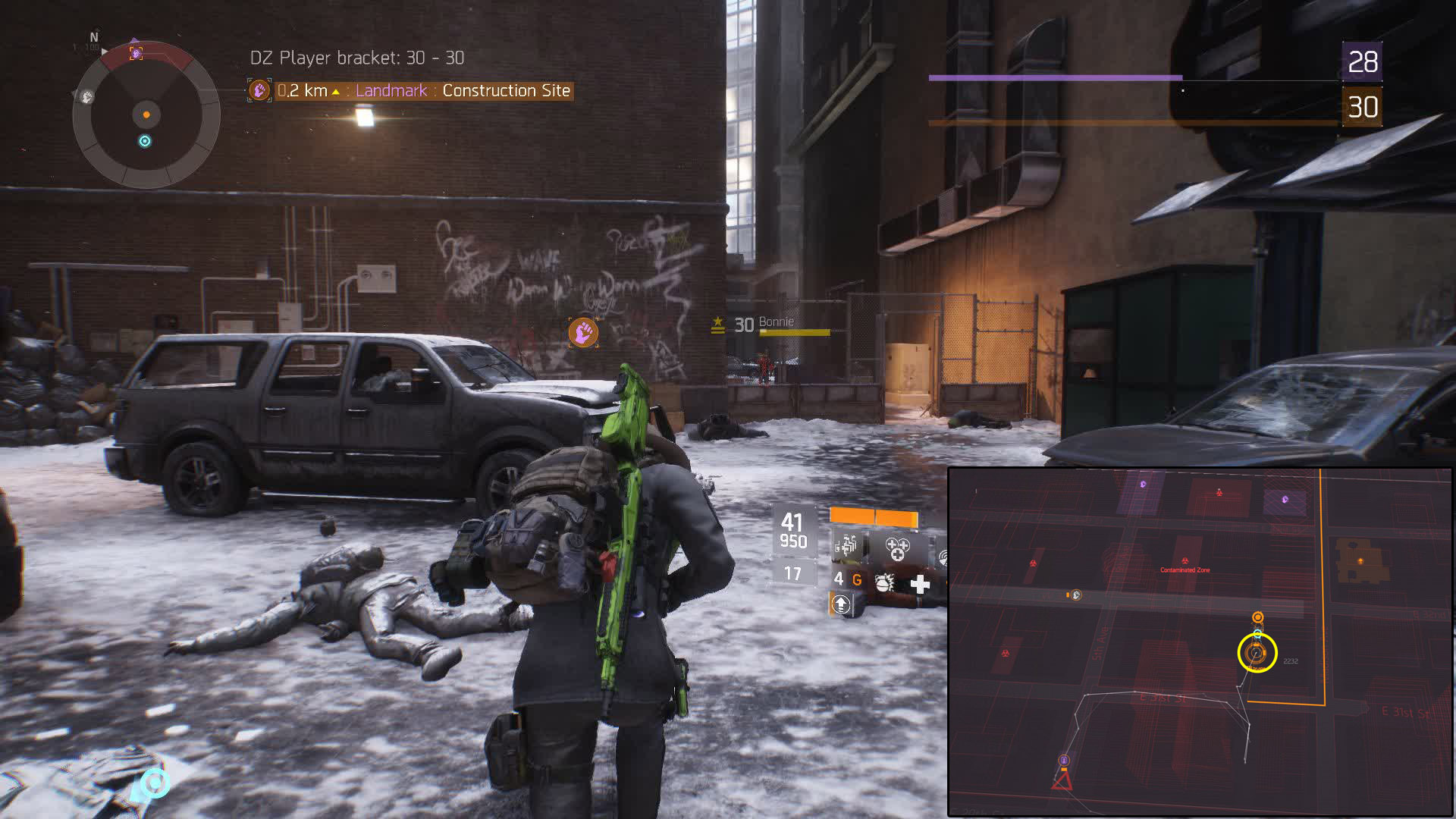Click the Contaminated Zone biohazard map marker
The width and height of the screenshot is (1456, 819).
pos(1185,561)
